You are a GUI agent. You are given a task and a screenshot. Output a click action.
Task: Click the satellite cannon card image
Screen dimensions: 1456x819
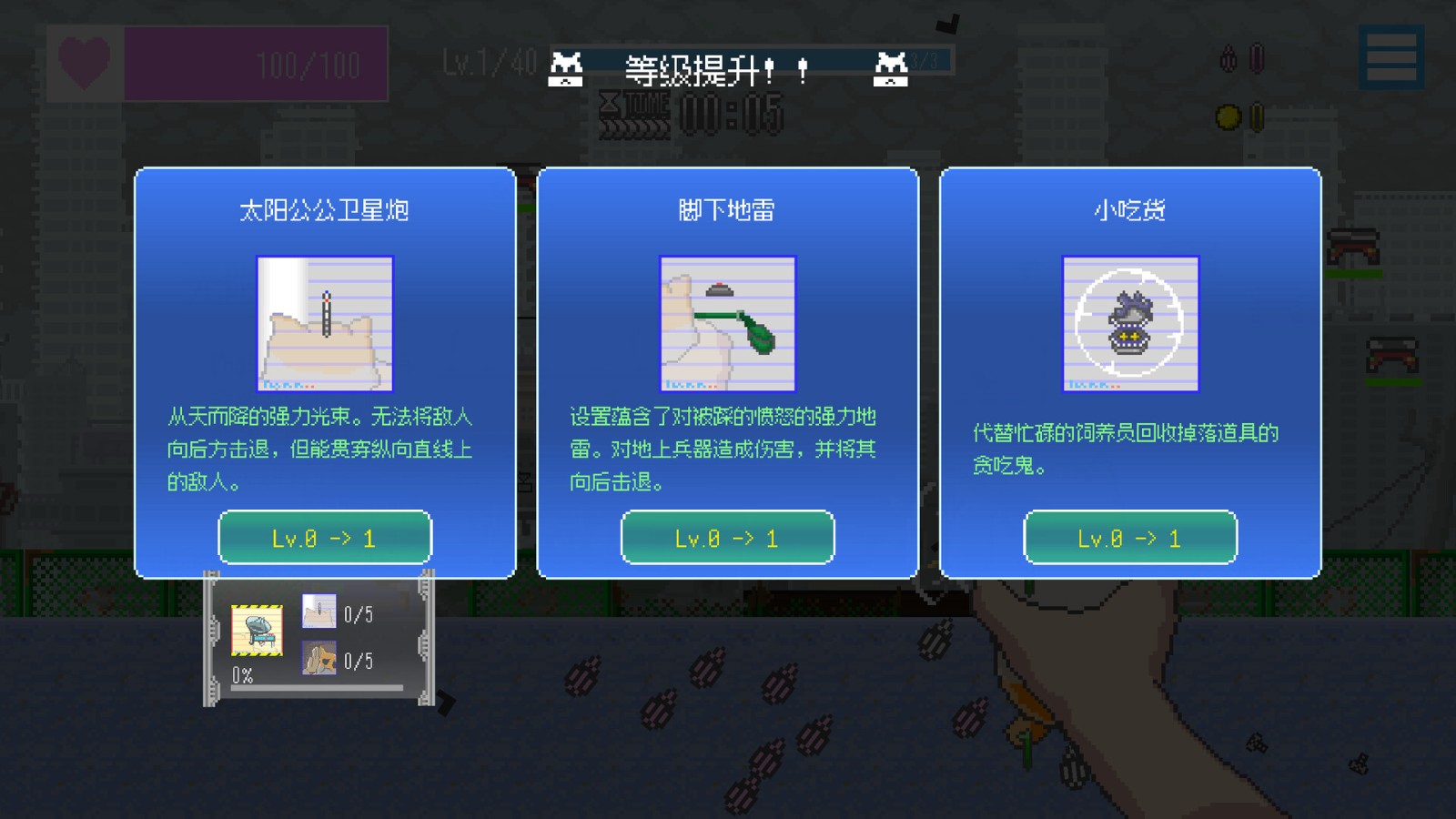tap(324, 324)
